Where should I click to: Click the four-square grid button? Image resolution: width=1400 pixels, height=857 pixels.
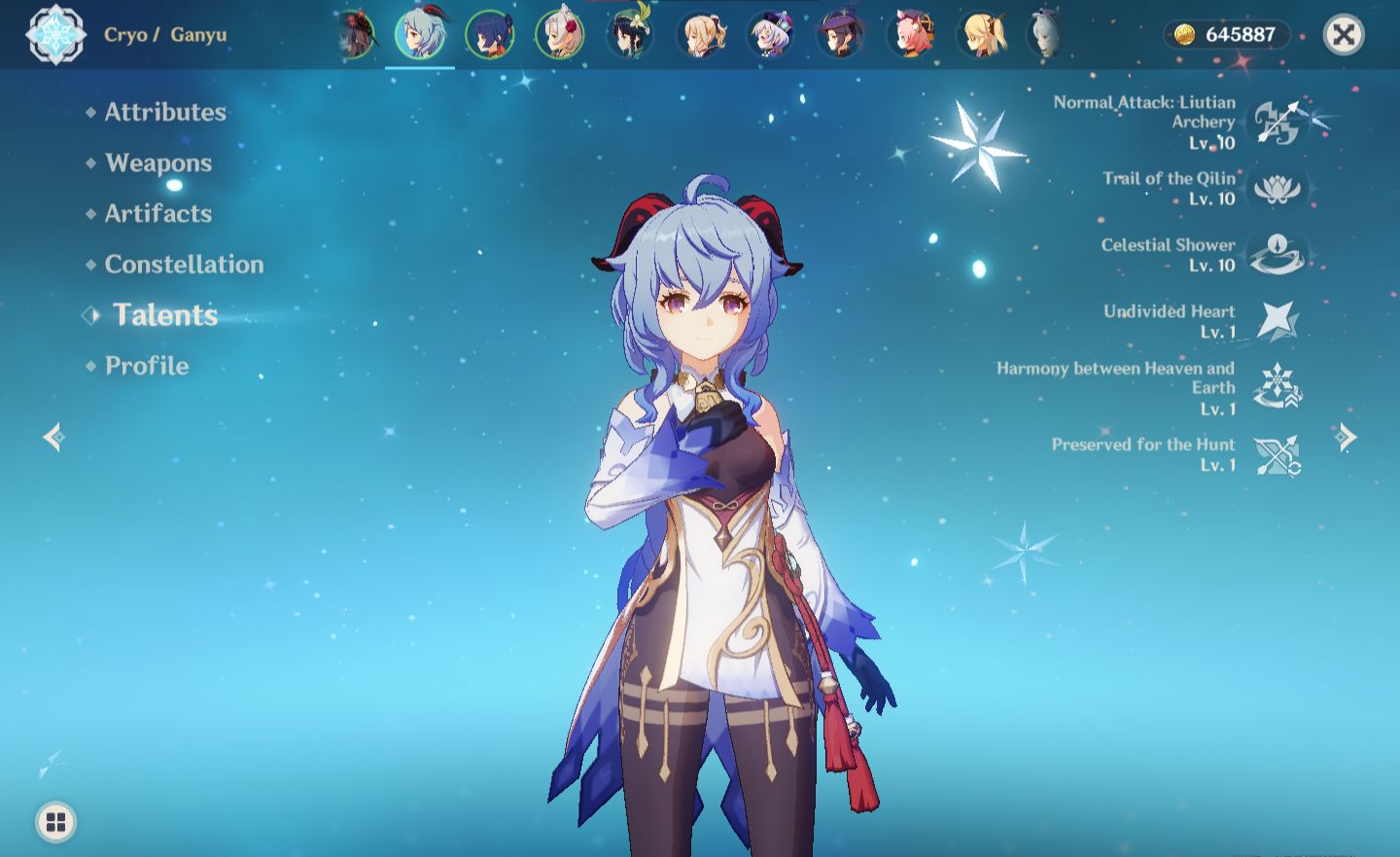tap(56, 822)
